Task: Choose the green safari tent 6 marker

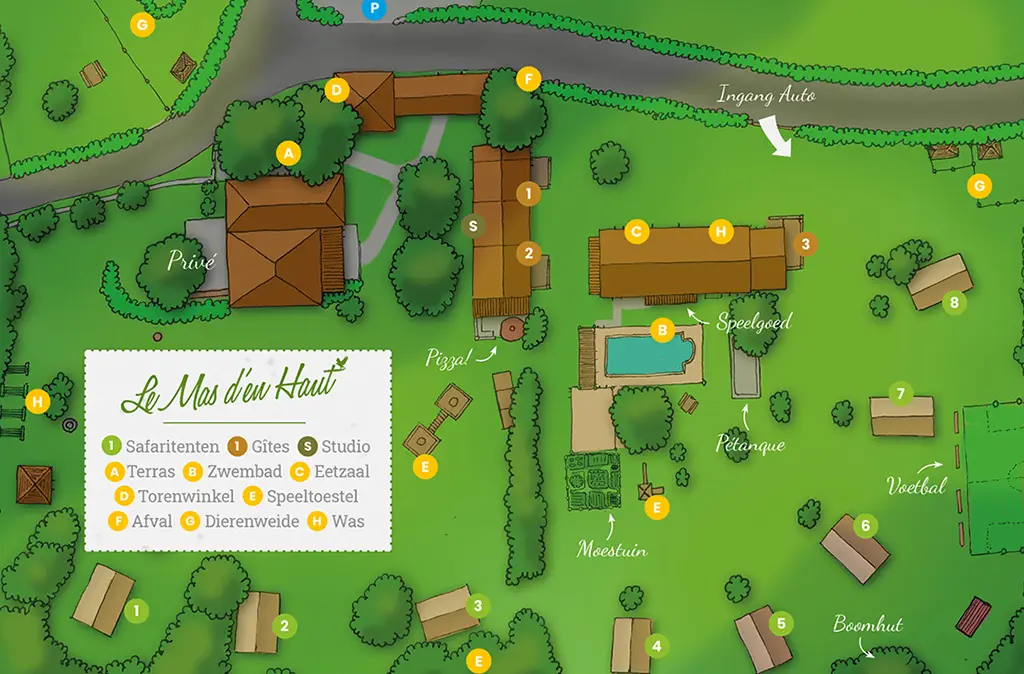Action: coord(866,524)
